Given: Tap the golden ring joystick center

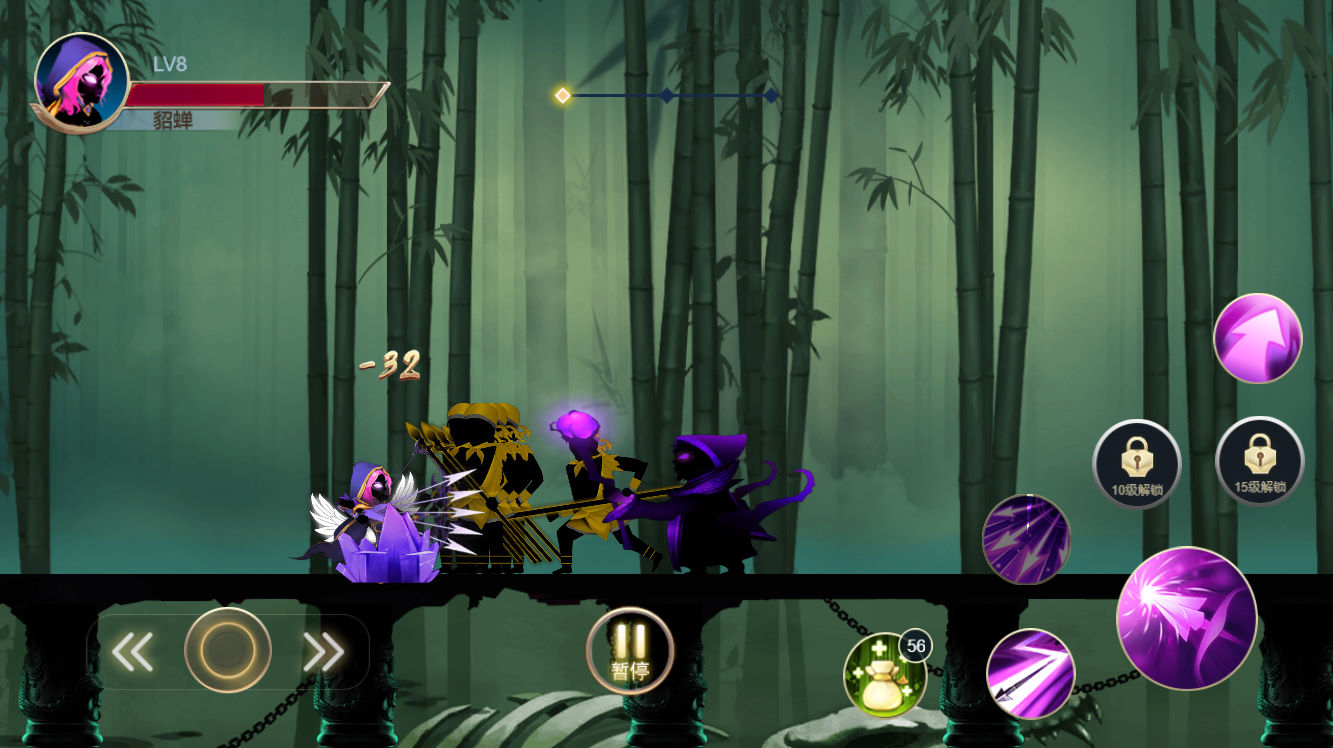Looking at the screenshot, I should 228,650.
